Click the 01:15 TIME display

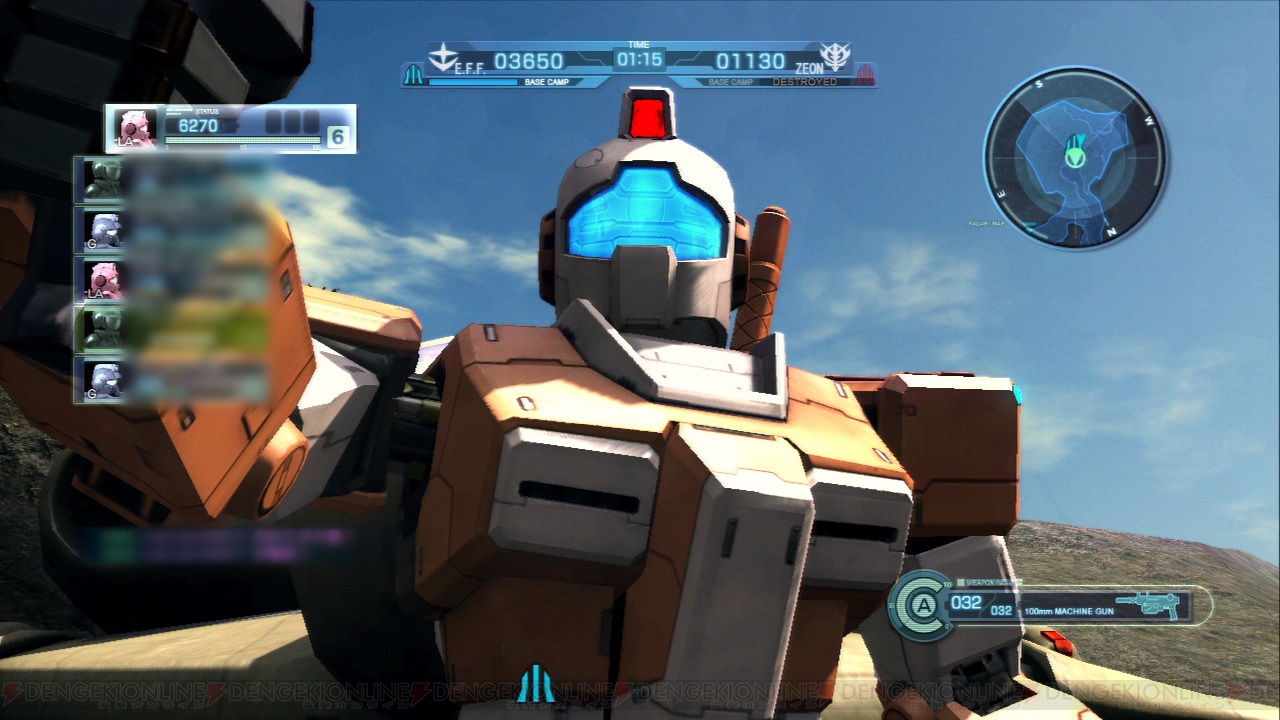point(638,58)
